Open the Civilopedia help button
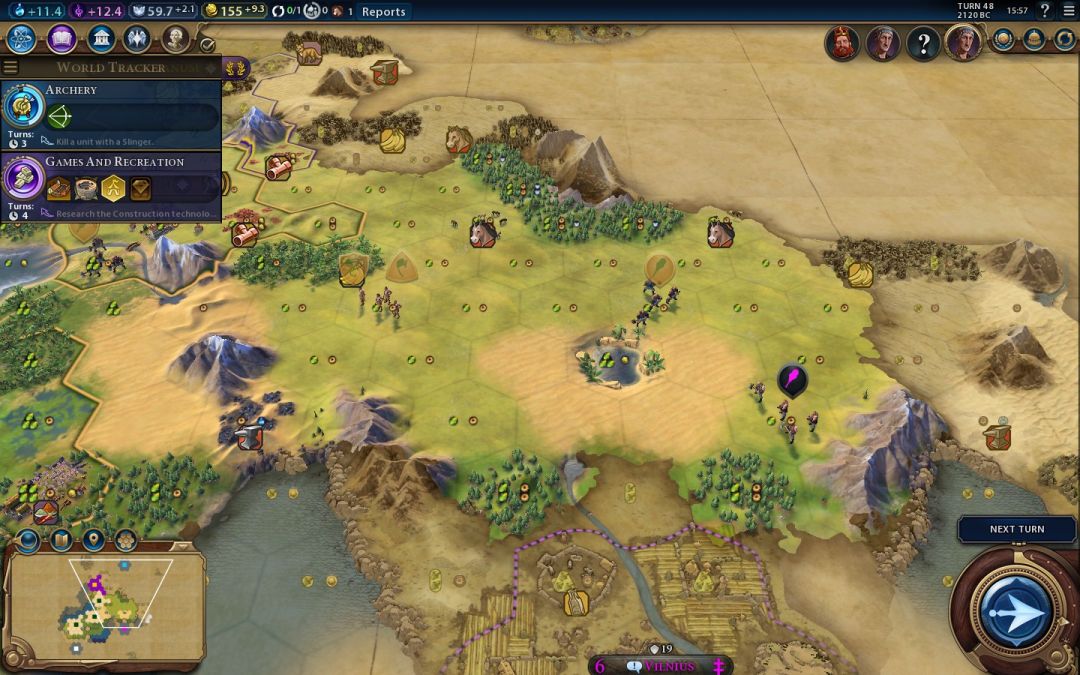Viewport: 1080px width, 675px height. tap(1045, 11)
